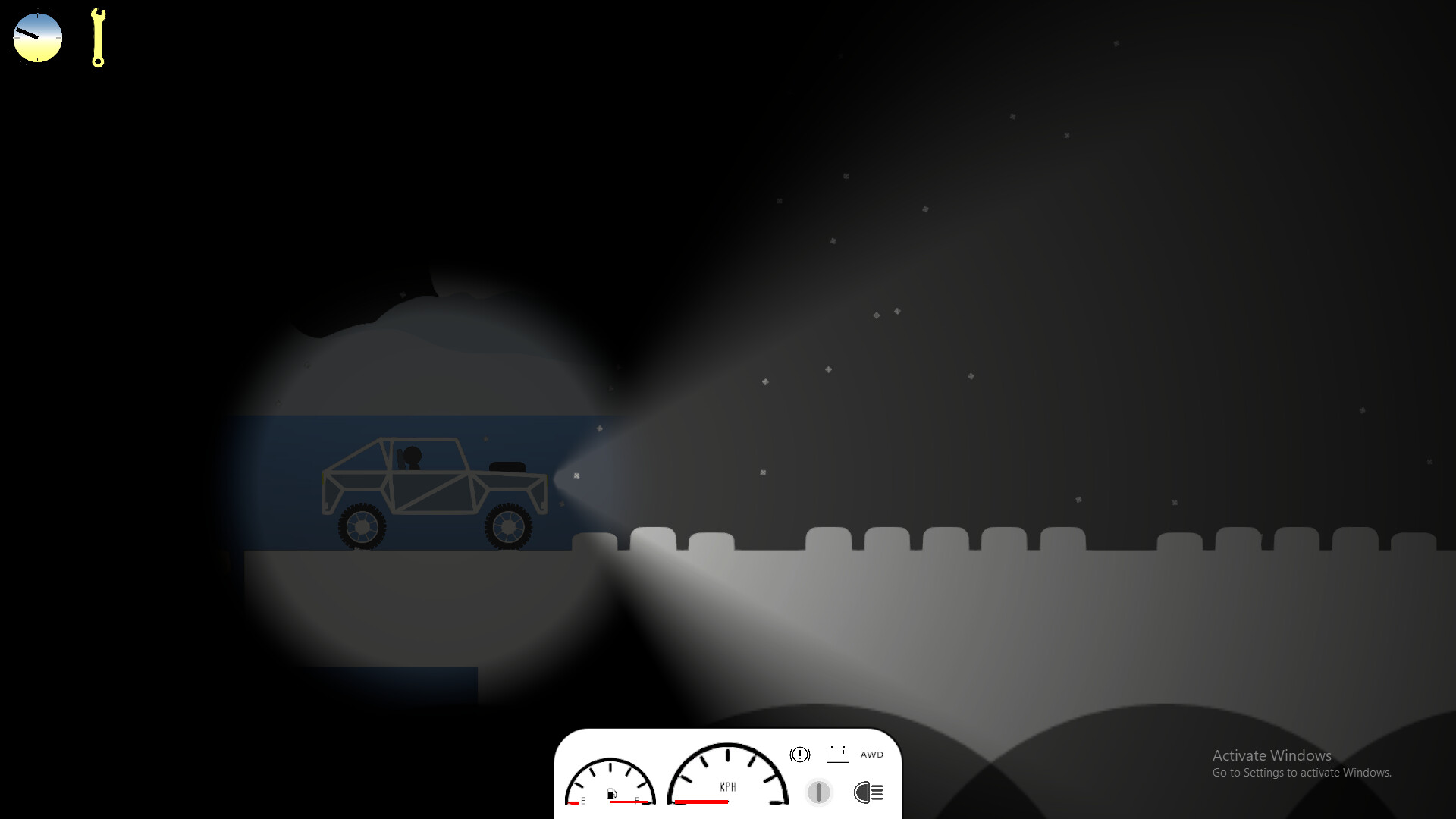This screenshot has width=1456, height=819.
Task: Click the headlight beam icon
Action: pyautogui.click(x=869, y=793)
